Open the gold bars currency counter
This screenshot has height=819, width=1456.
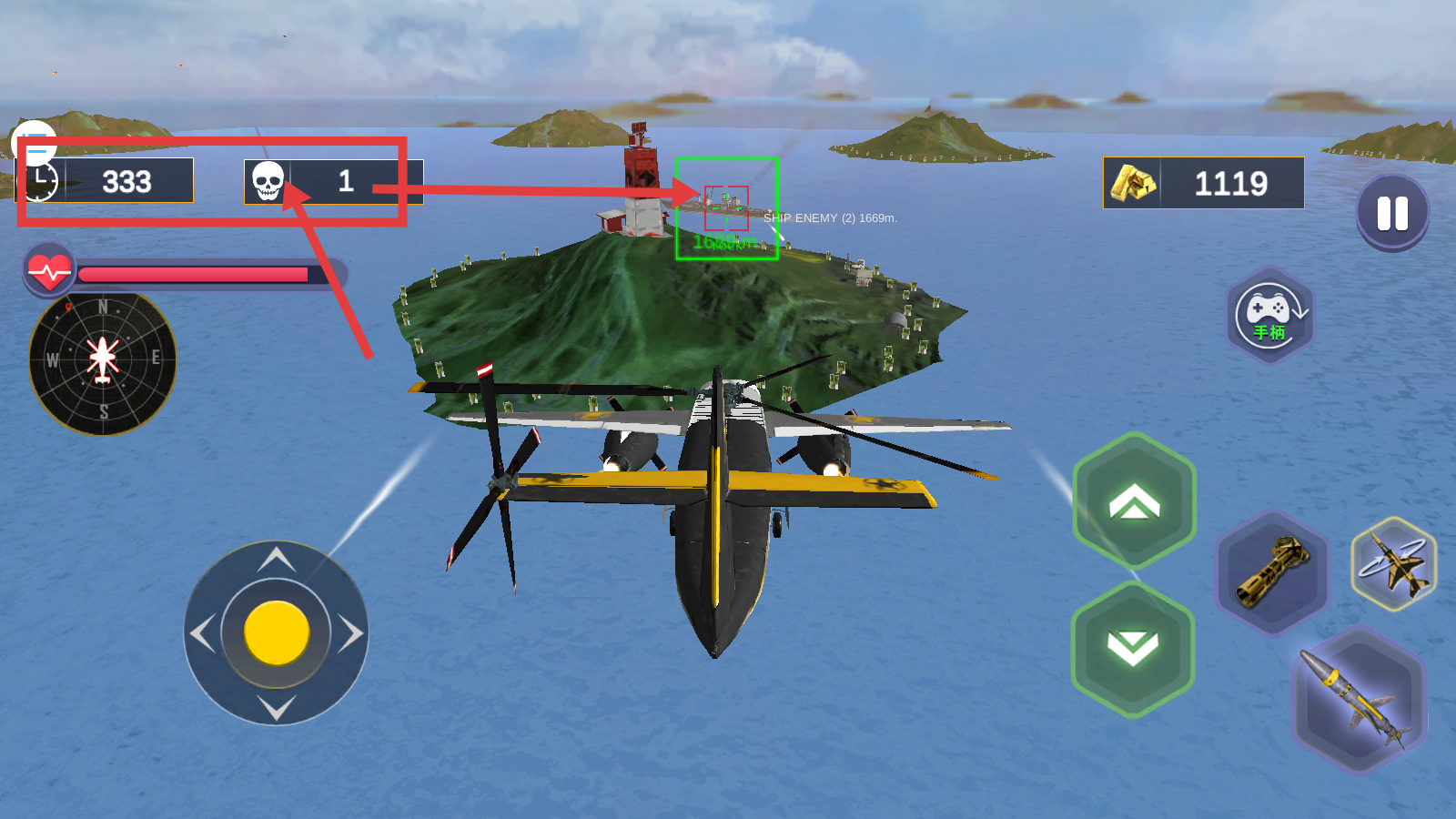pos(1203,183)
